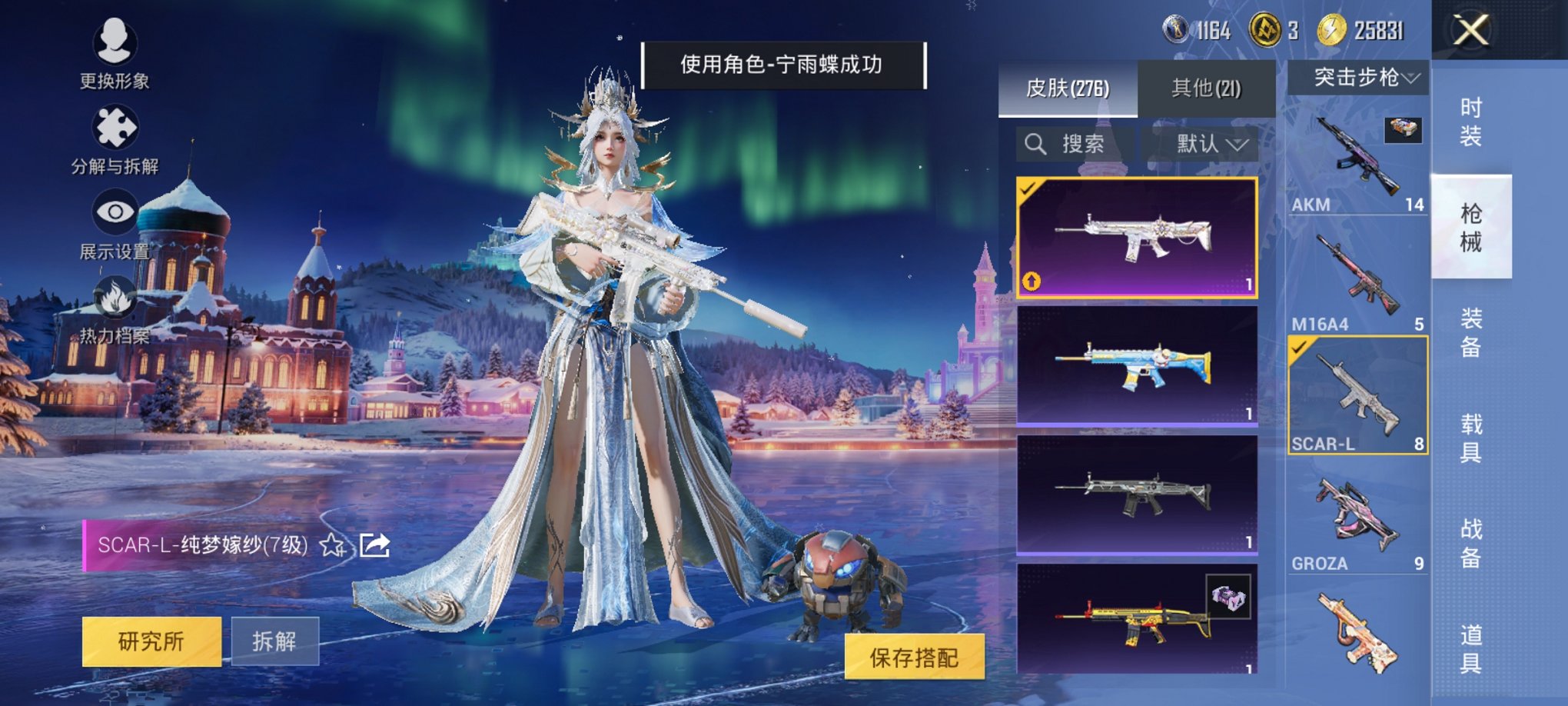Click the 展示设置 eye icon

(x=114, y=212)
